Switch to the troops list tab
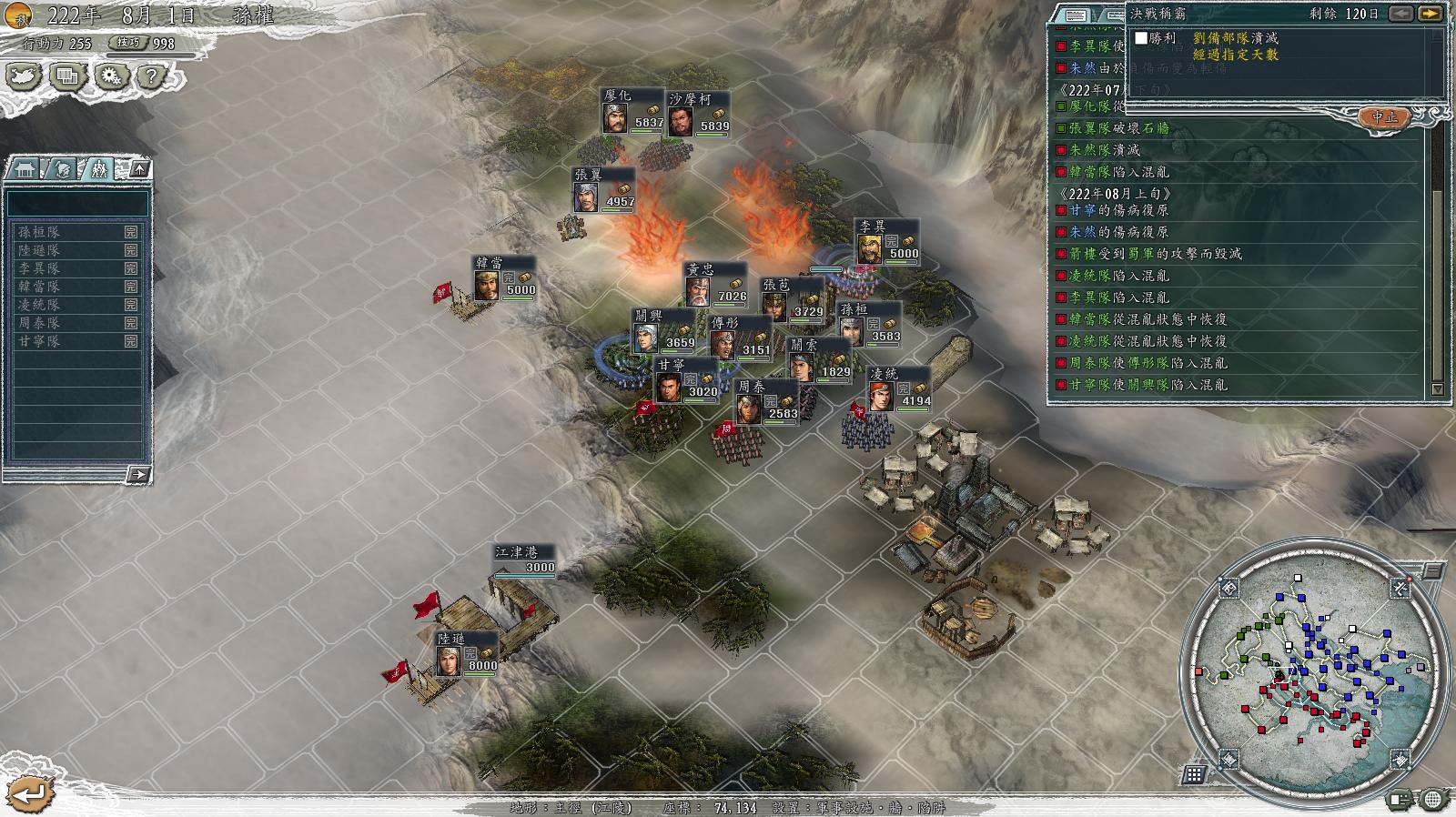The image size is (1456, 817). tap(98, 169)
